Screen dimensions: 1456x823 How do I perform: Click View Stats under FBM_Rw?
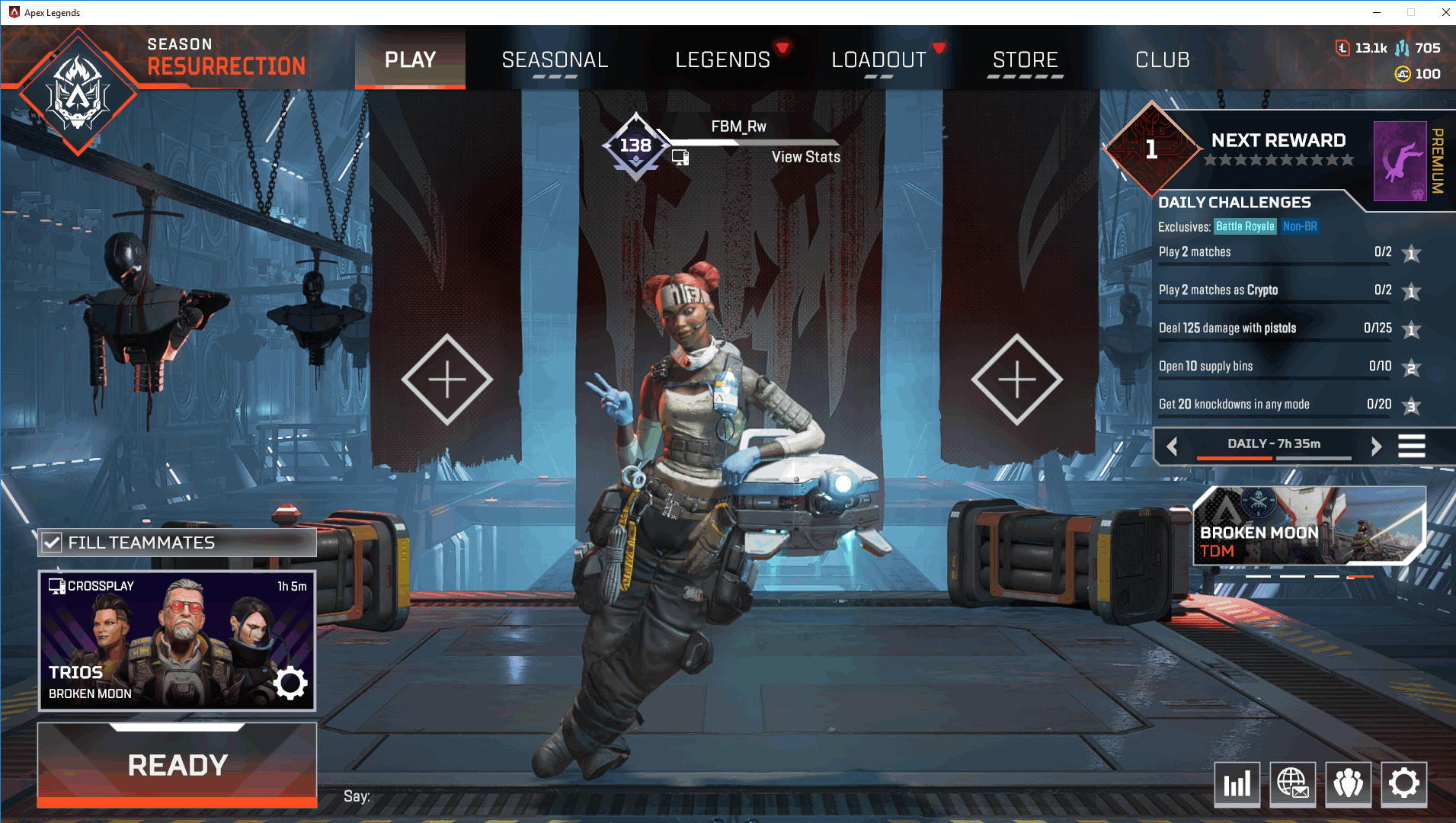pos(805,157)
